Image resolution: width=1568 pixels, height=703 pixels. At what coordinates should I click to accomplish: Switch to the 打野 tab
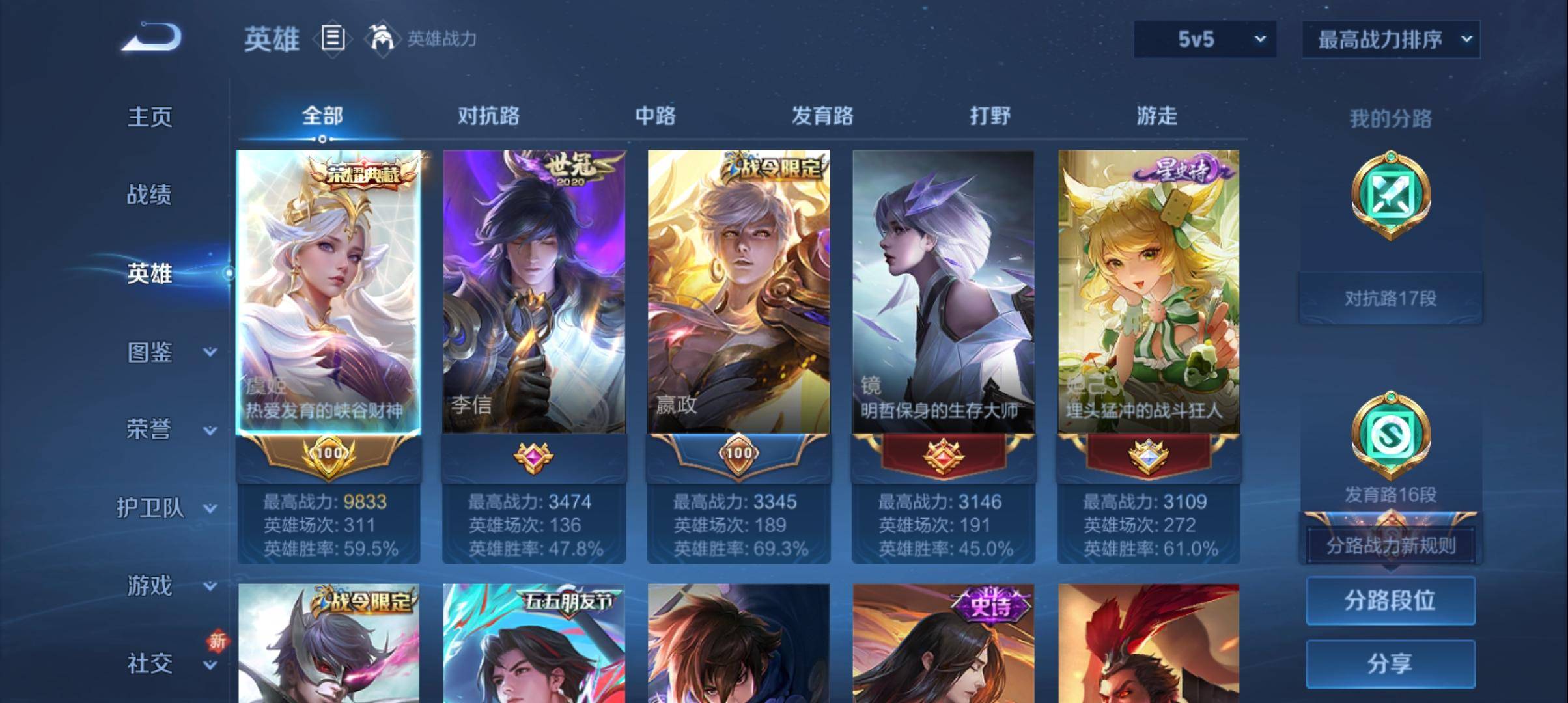click(989, 116)
